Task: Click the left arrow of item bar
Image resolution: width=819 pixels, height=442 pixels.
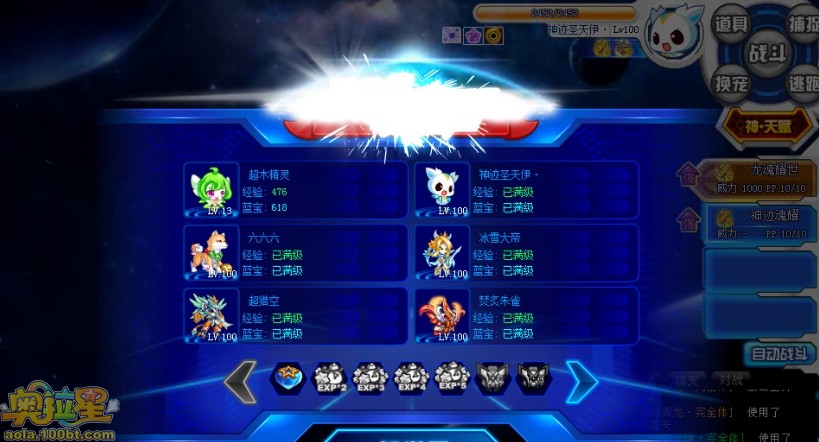Action: click(241, 381)
